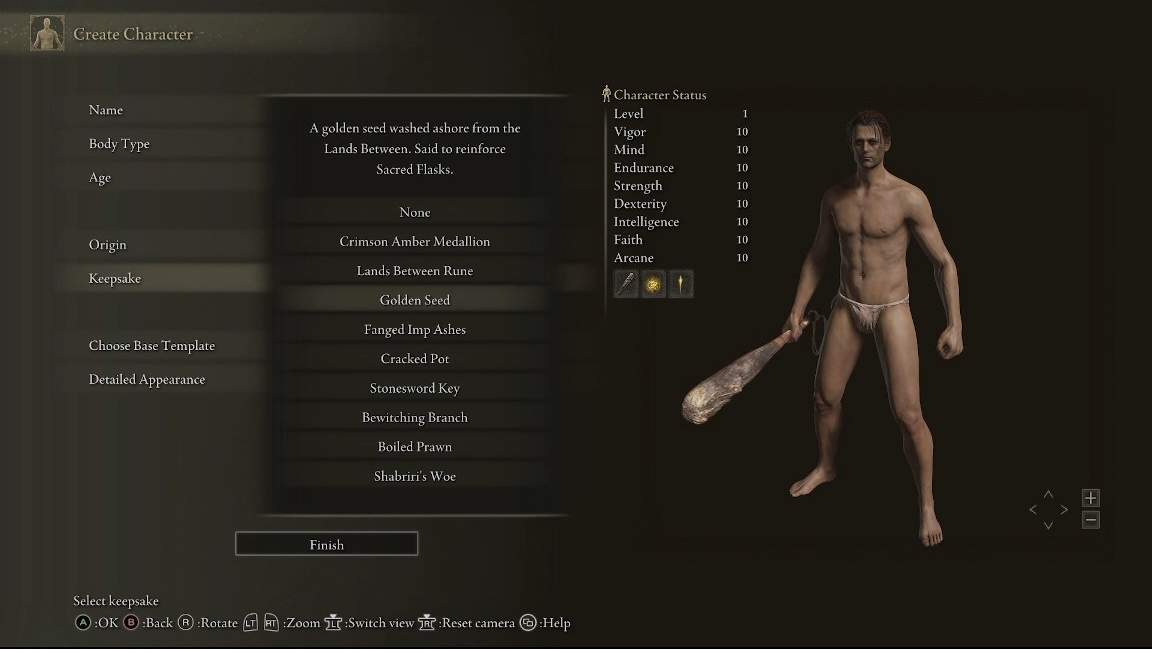Open the Origin selection
Image resolution: width=1152 pixels, height=649 pixels.
click(x=108, y=245)
